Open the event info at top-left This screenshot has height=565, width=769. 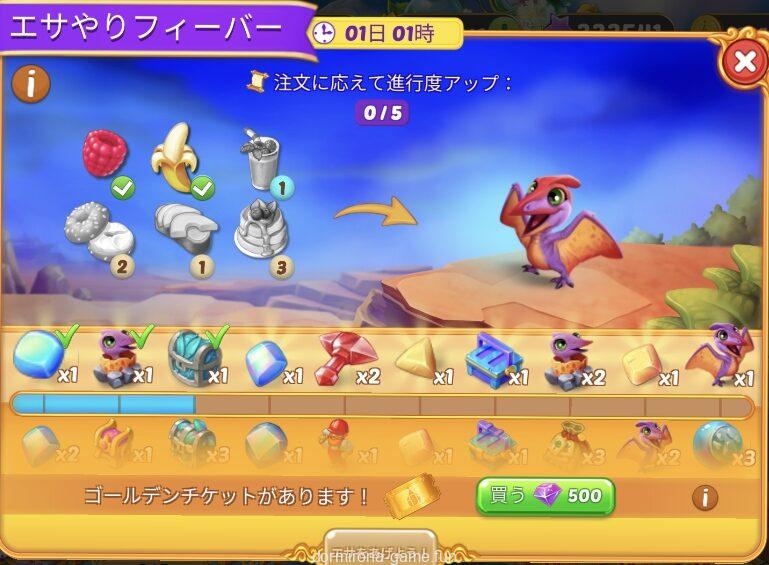pyautogui.click(x=31, y=84)
